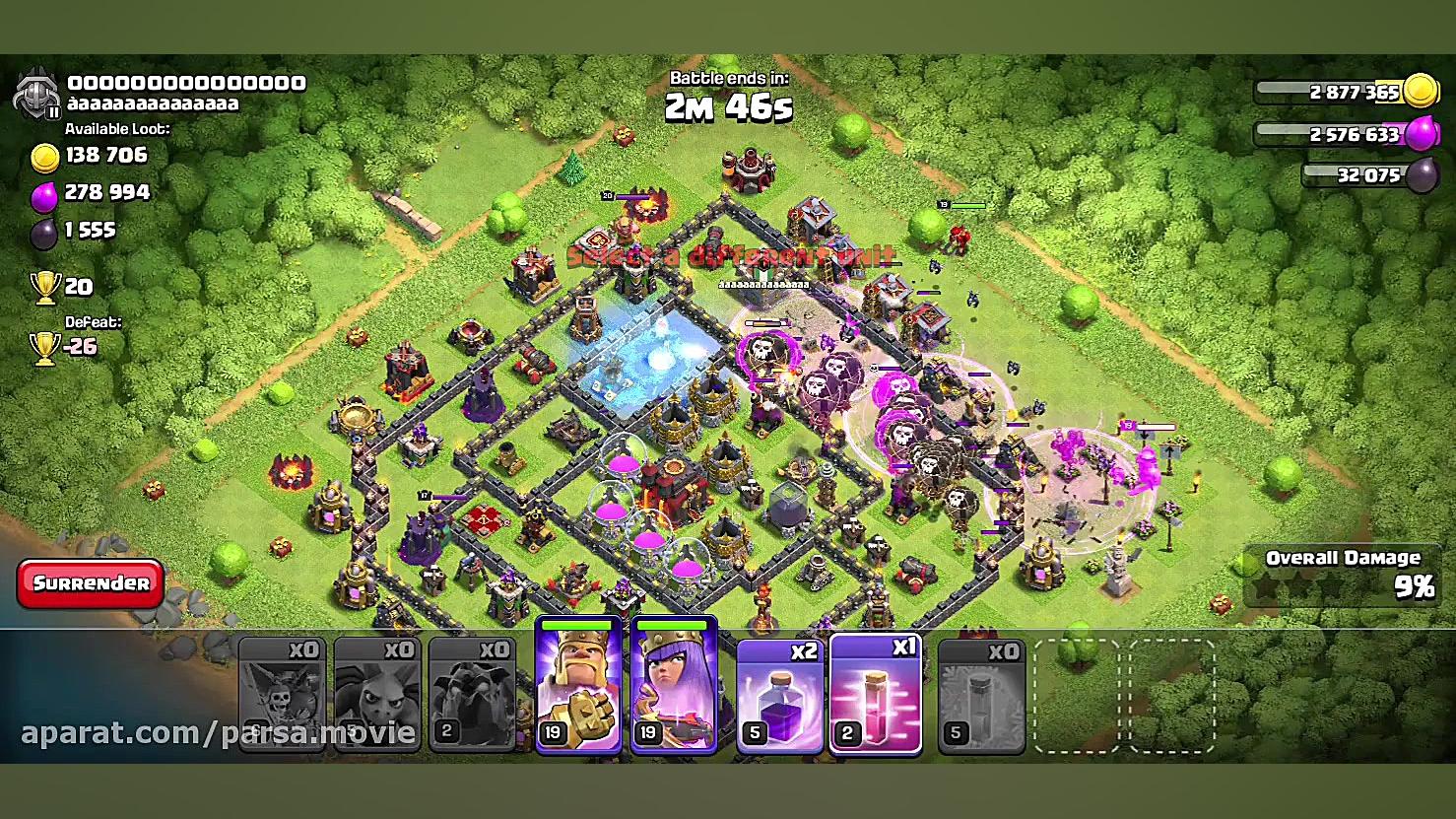
Task: Select the greyed-out Freeze spell slot
Action: coord(982,696)
